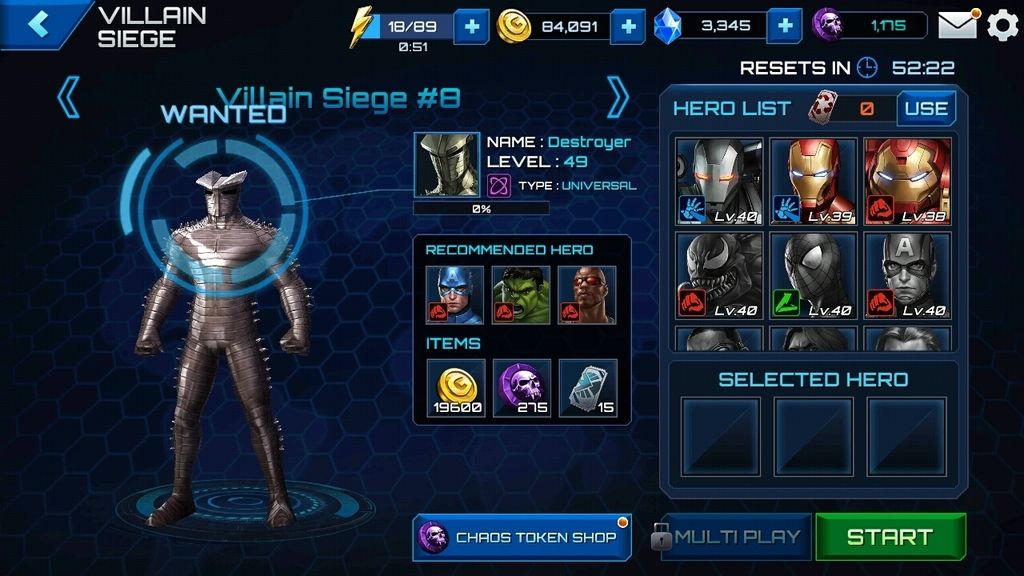Viewport: 1024px width, 576px height.
Task: Go to the previous Villain Siege stage
Action: pyautogui.click(x=69, y=98)
